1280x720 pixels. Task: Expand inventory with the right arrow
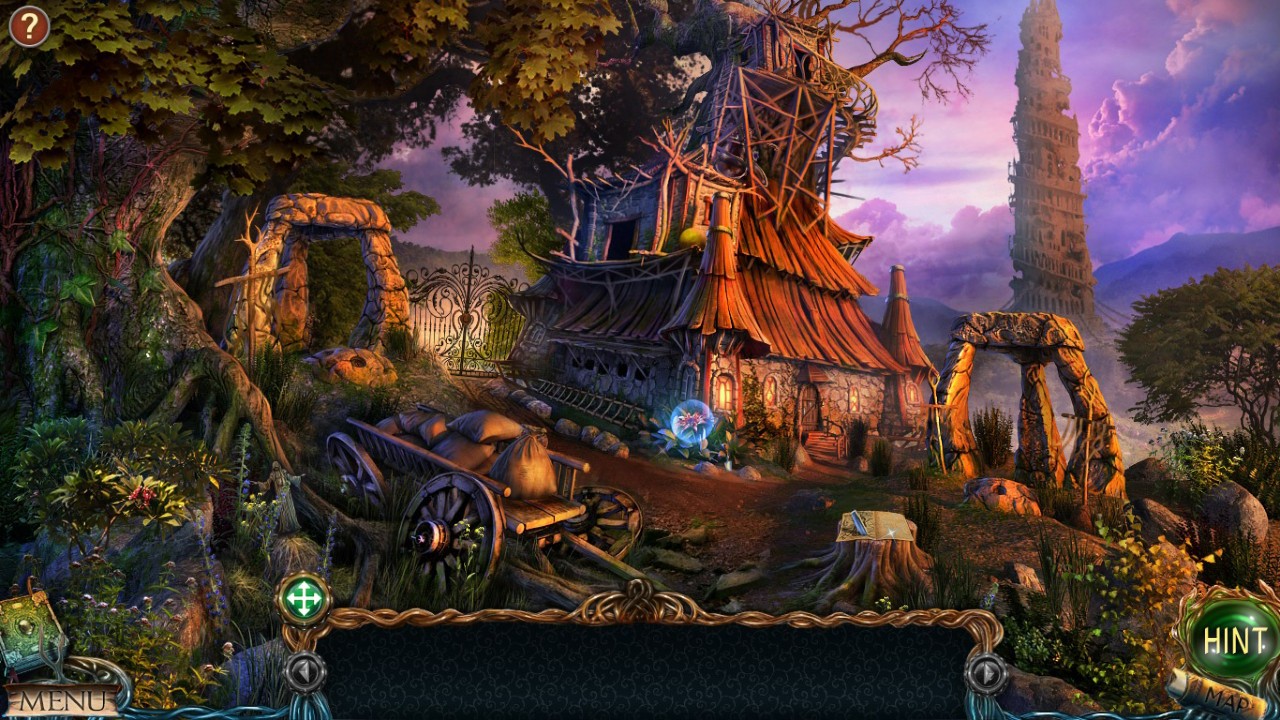click(x=985, y=671)
